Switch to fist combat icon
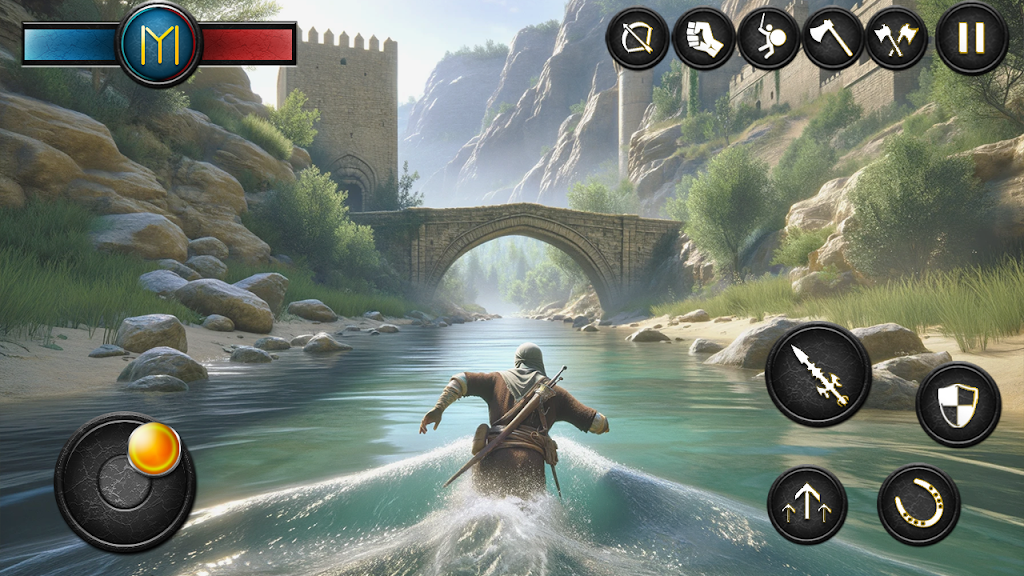This screenshot has height=576, width=1024. pos(704,38)
